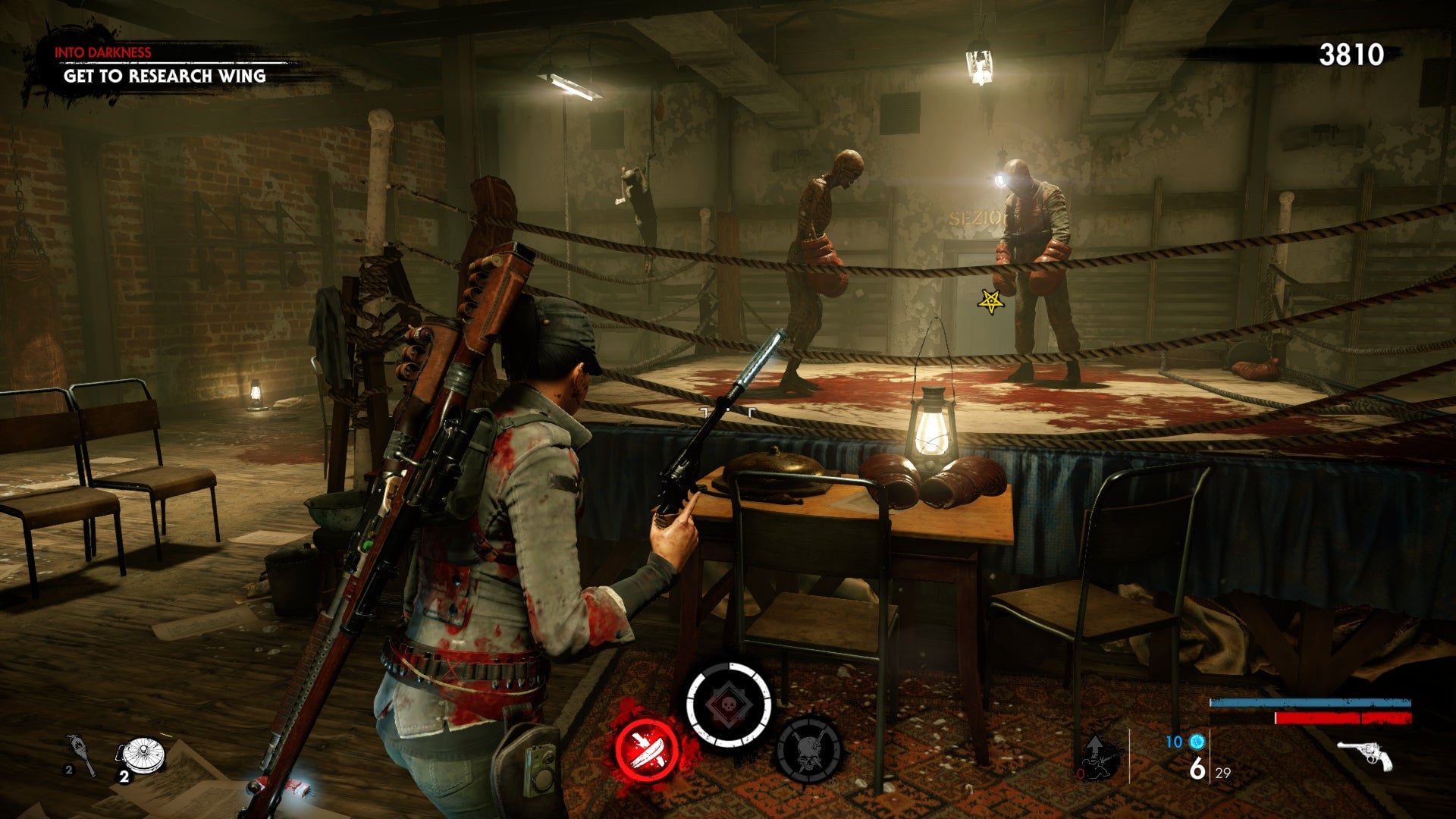Click the Get to Research Wing objective

(x=165, y=76)
